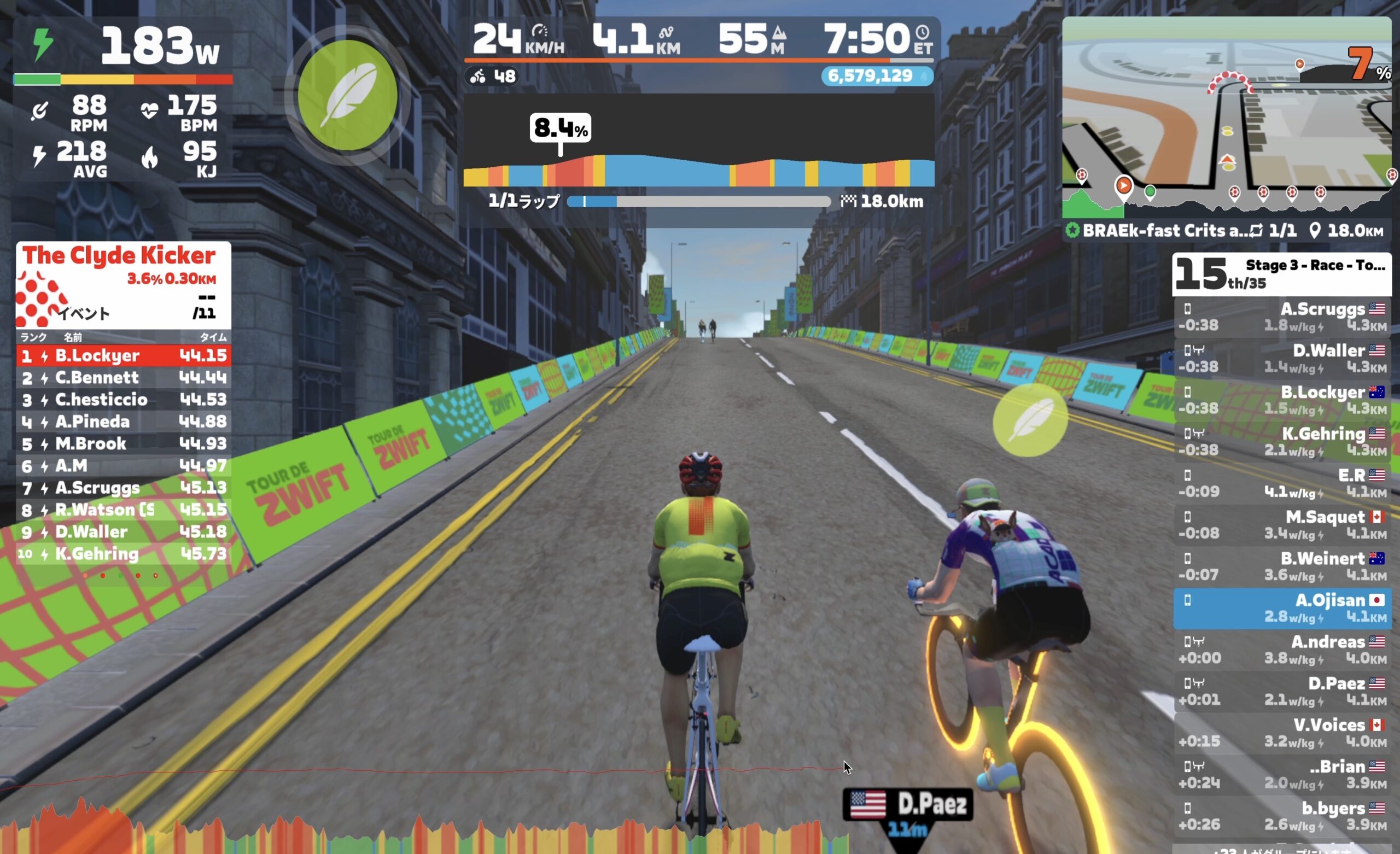Choose A.ndreas in the nearby riders list

click(x=1282, y=650)
